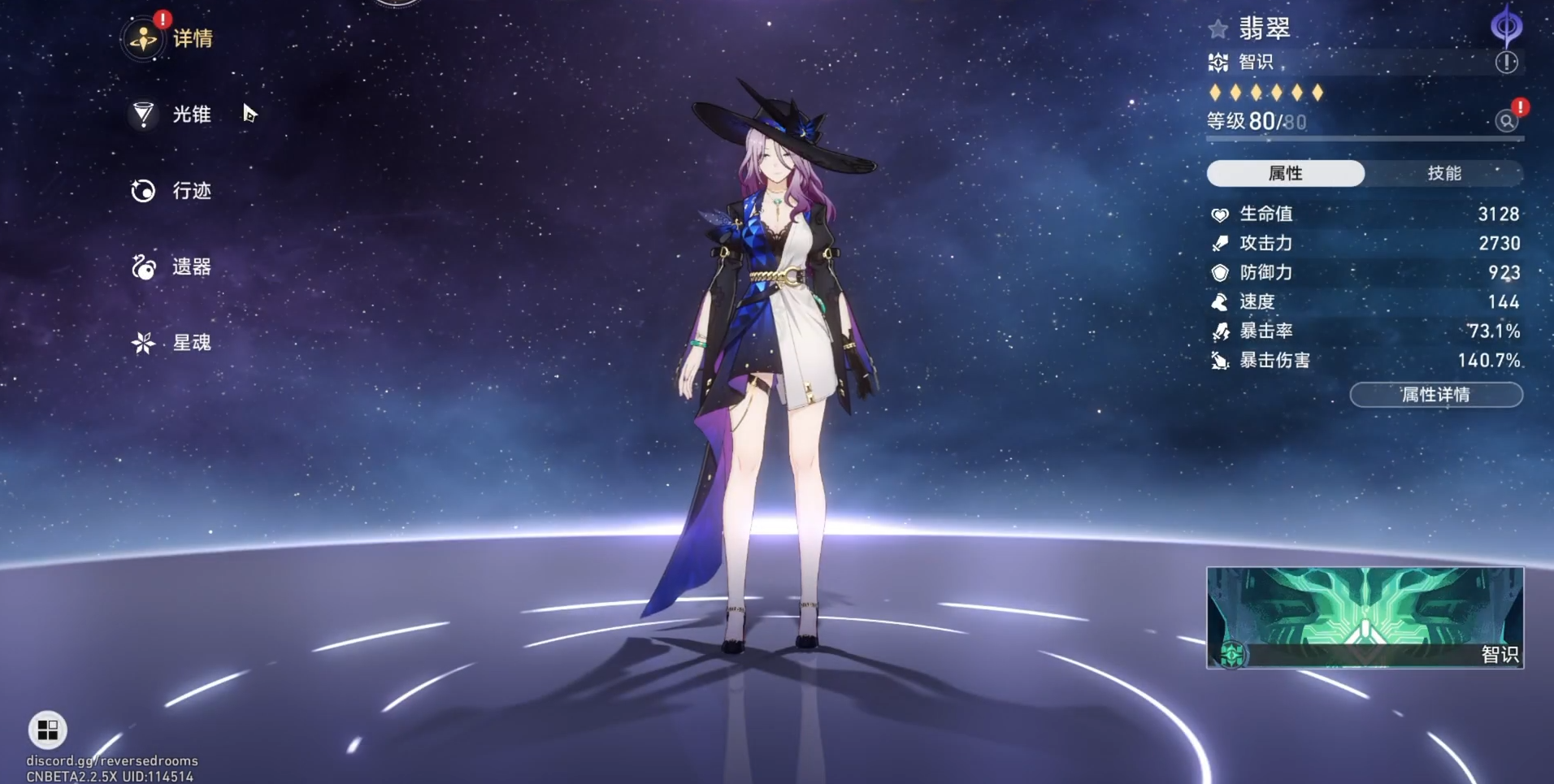Click the purple path emblem top right

(1508, 24)
